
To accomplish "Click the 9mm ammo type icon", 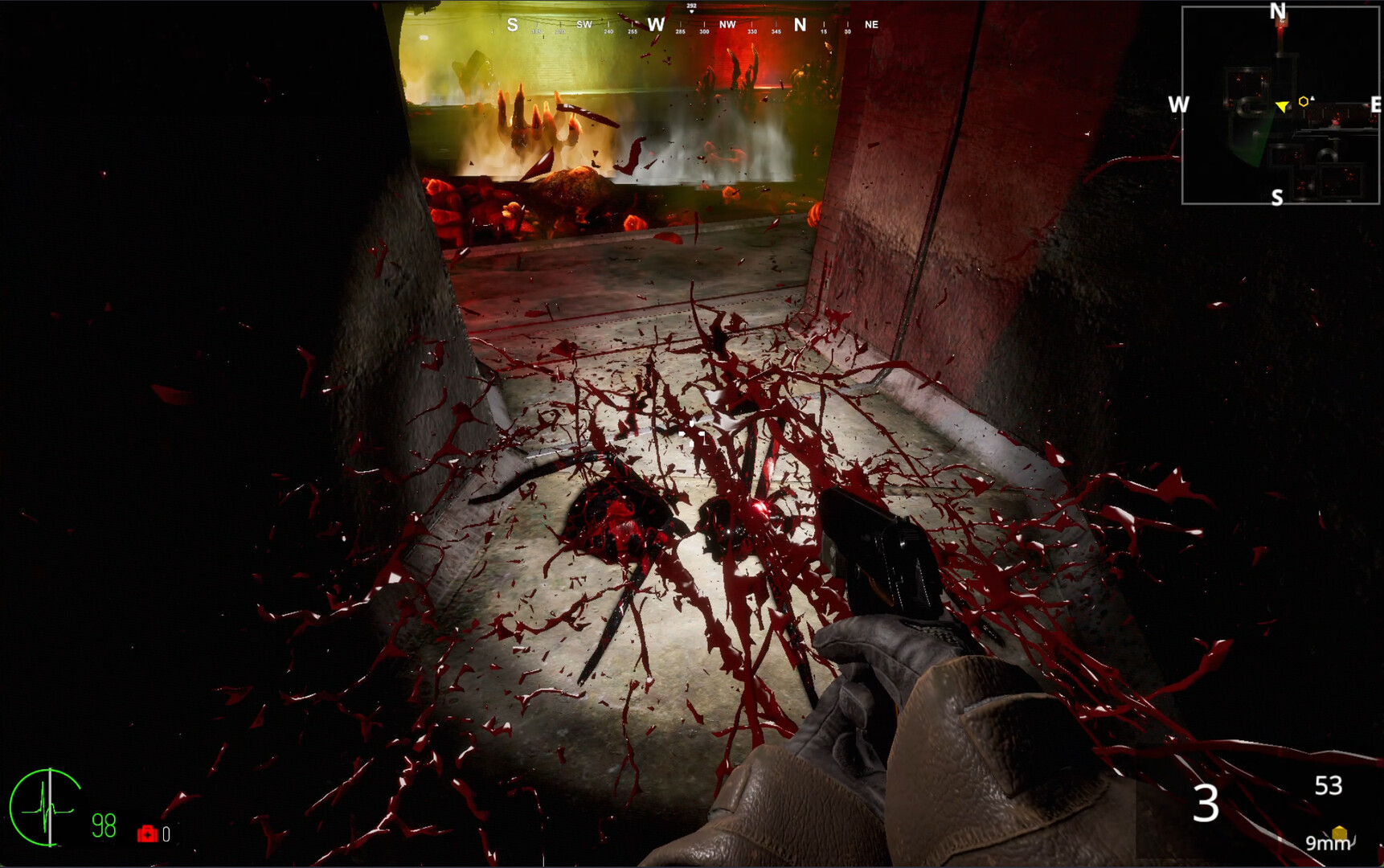I will tap(1339, 833).
